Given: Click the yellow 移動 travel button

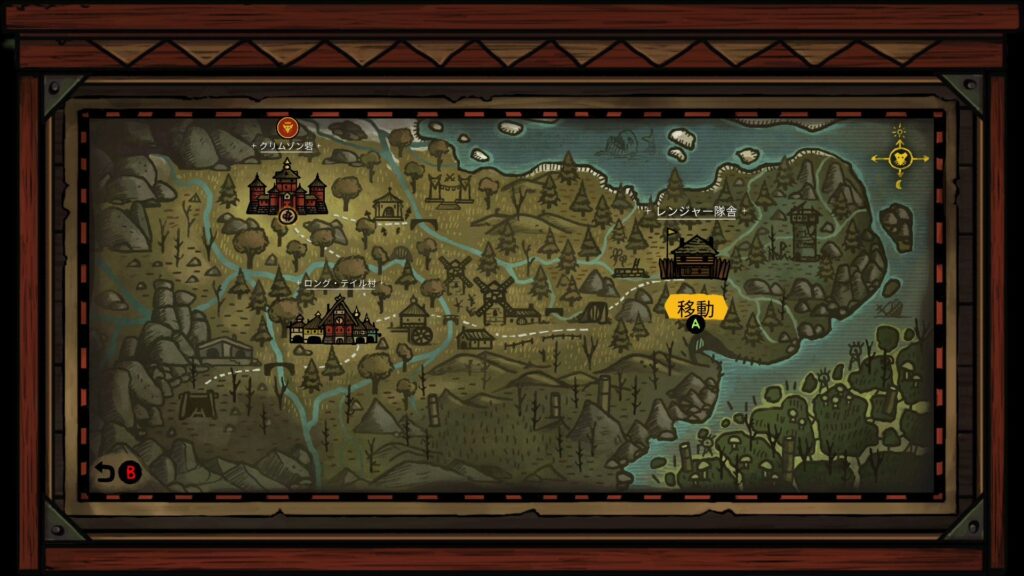Looking at the screenshot, I should click(696, 307).
